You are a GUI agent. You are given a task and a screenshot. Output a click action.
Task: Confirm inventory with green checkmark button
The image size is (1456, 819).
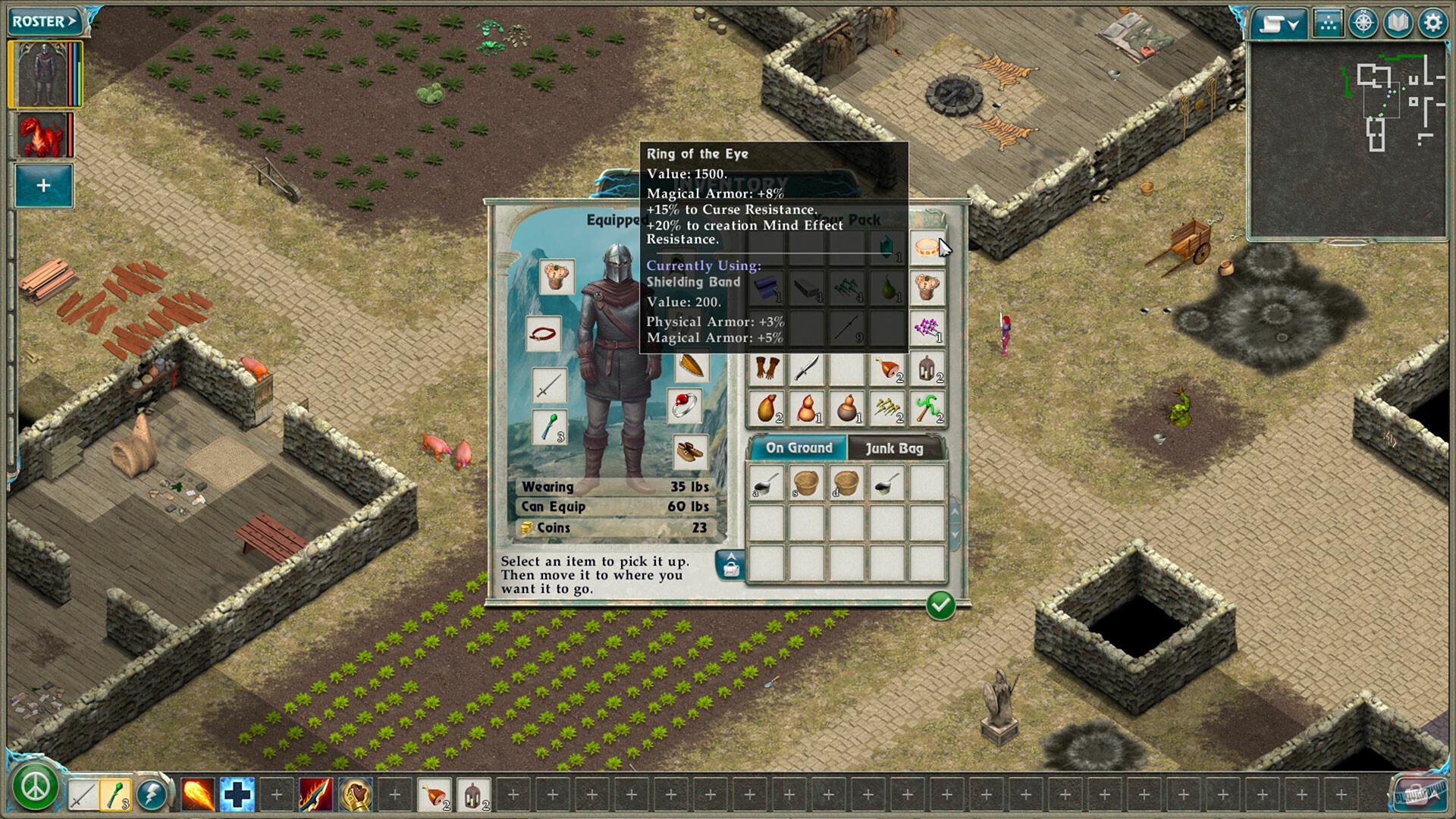click(x=940, y=605)
